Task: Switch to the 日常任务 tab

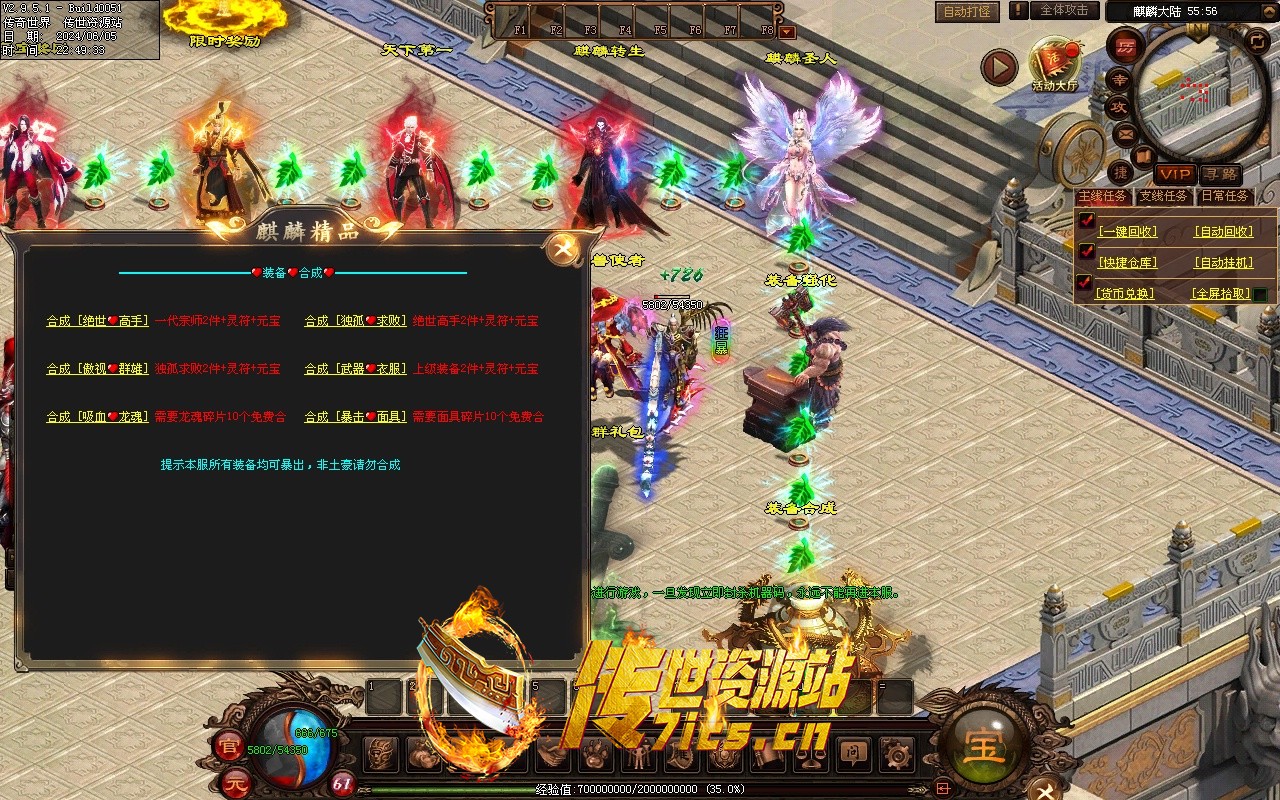Action: click(1225, 197)
